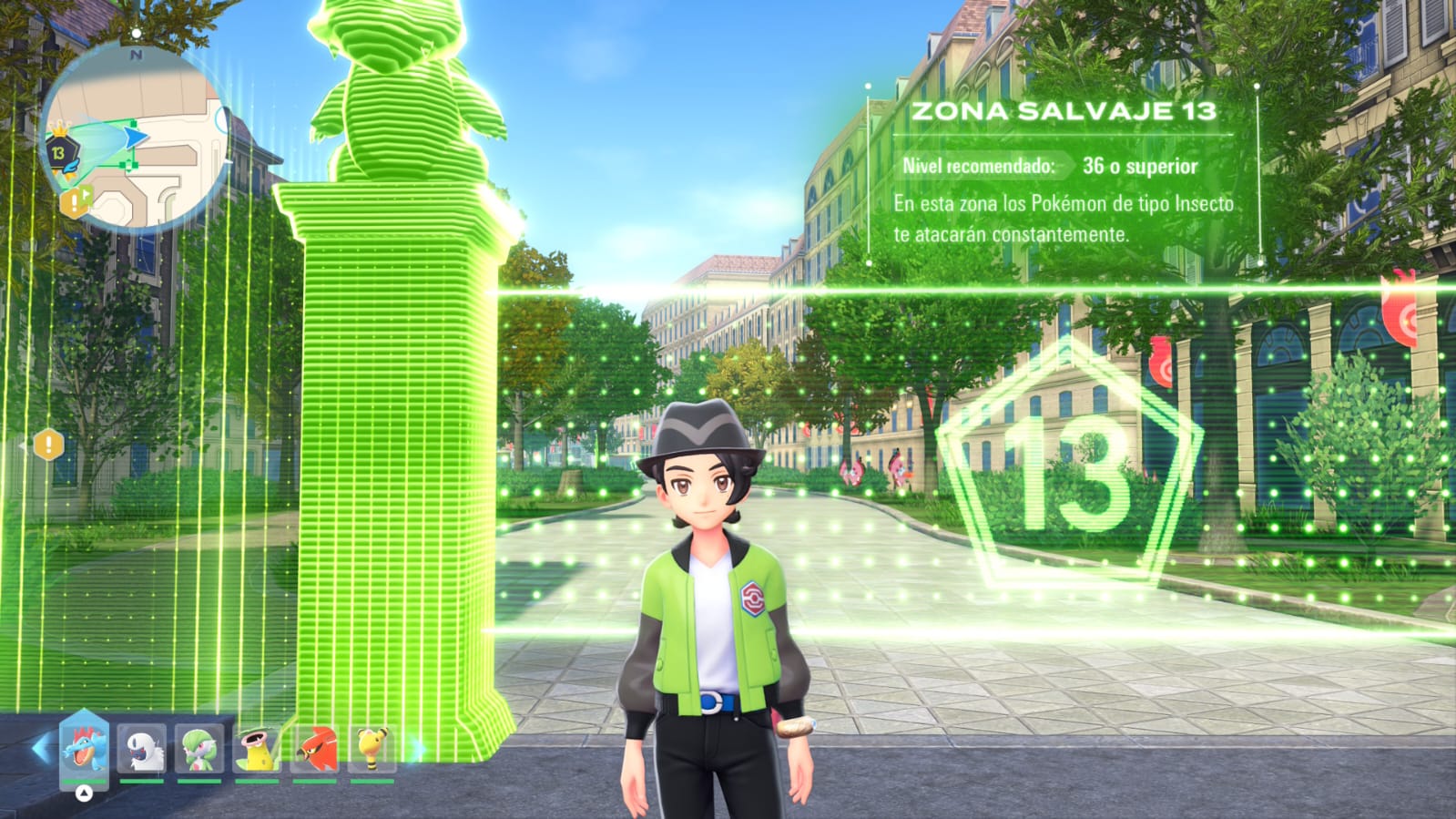Screen dimensions: 1456x819
Task: Click the right arrow beside the party bar
Action: click(417, 749)
